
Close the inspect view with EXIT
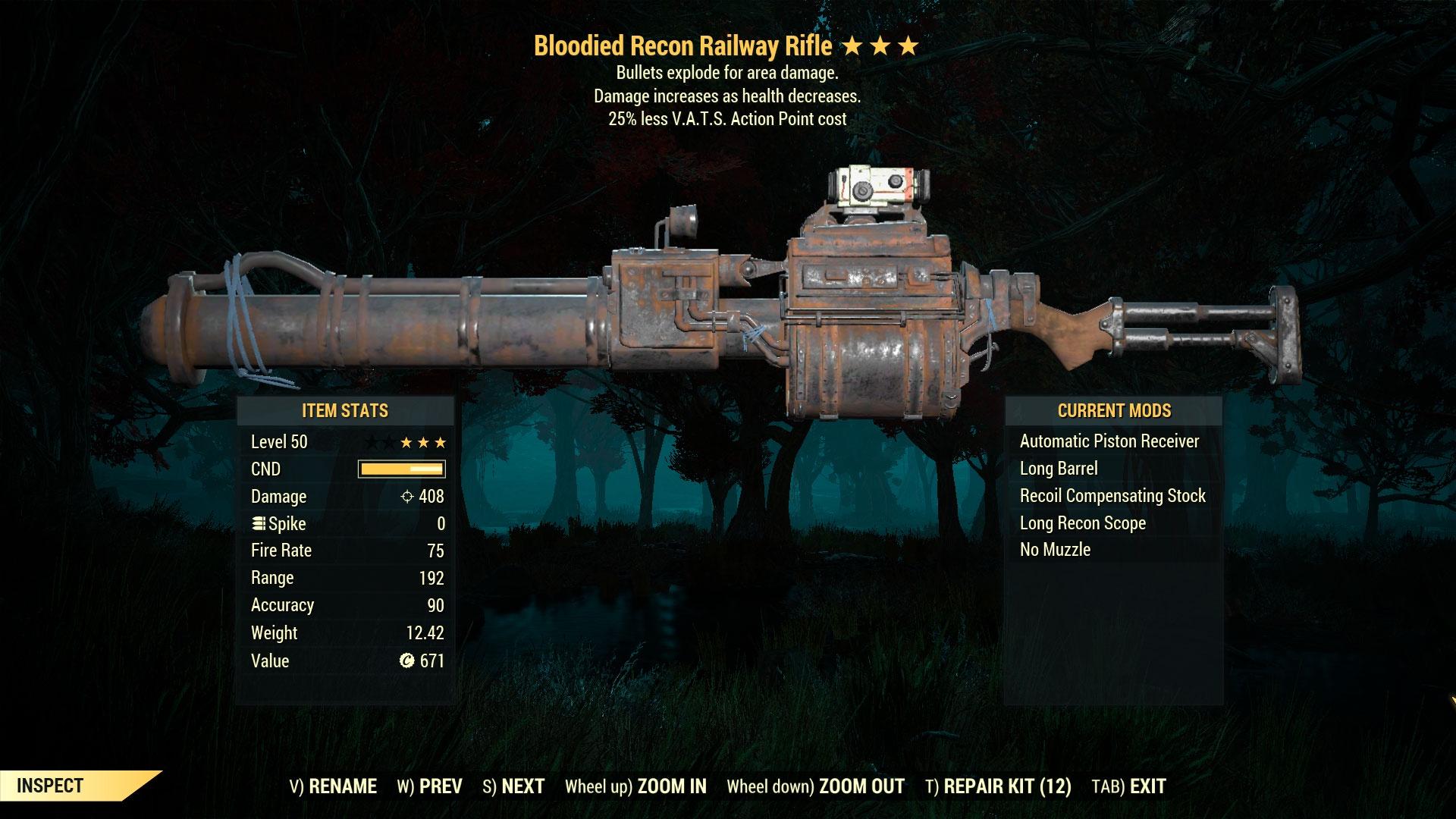[x=1128, y=786]
